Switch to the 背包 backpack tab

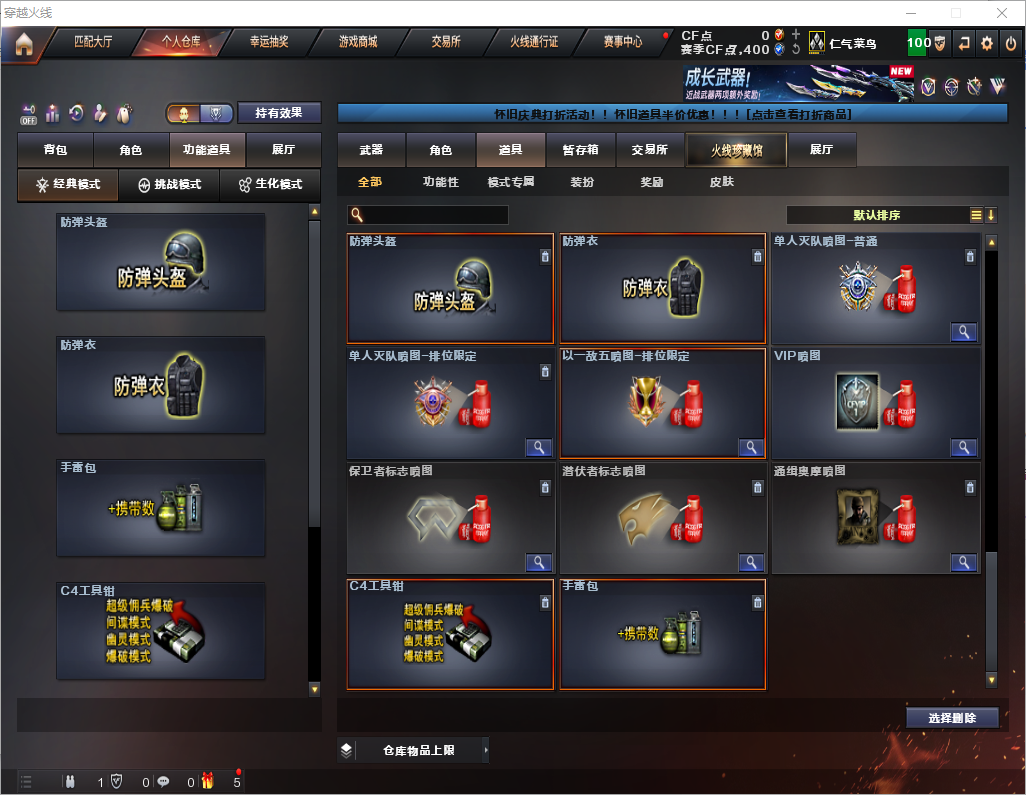pyautogui.click(x=55, y=150)
